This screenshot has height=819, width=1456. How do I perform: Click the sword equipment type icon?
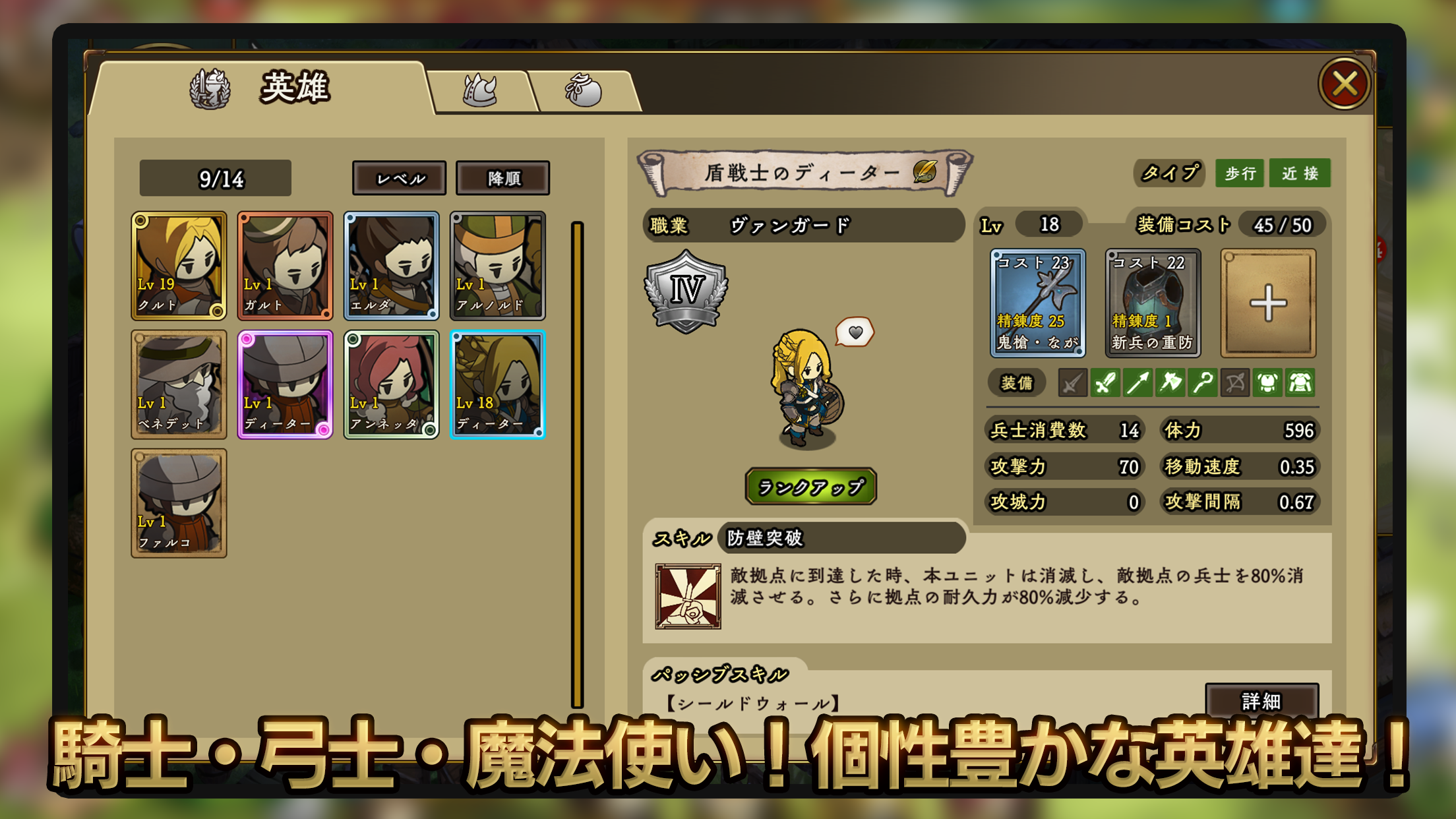click(x=1105, y=382)
